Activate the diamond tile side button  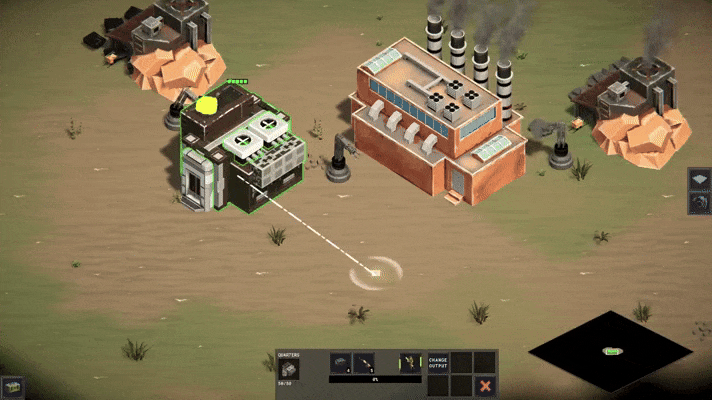click(700, 180)
